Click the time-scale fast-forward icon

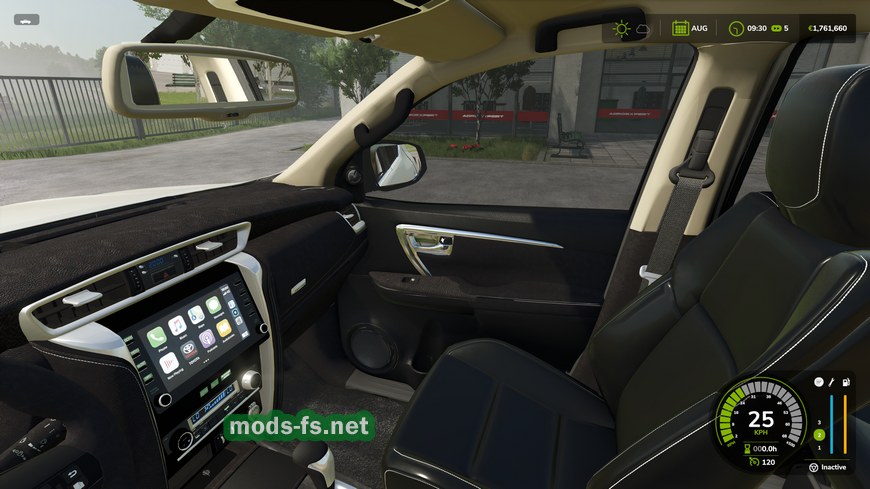coord(776,29)
